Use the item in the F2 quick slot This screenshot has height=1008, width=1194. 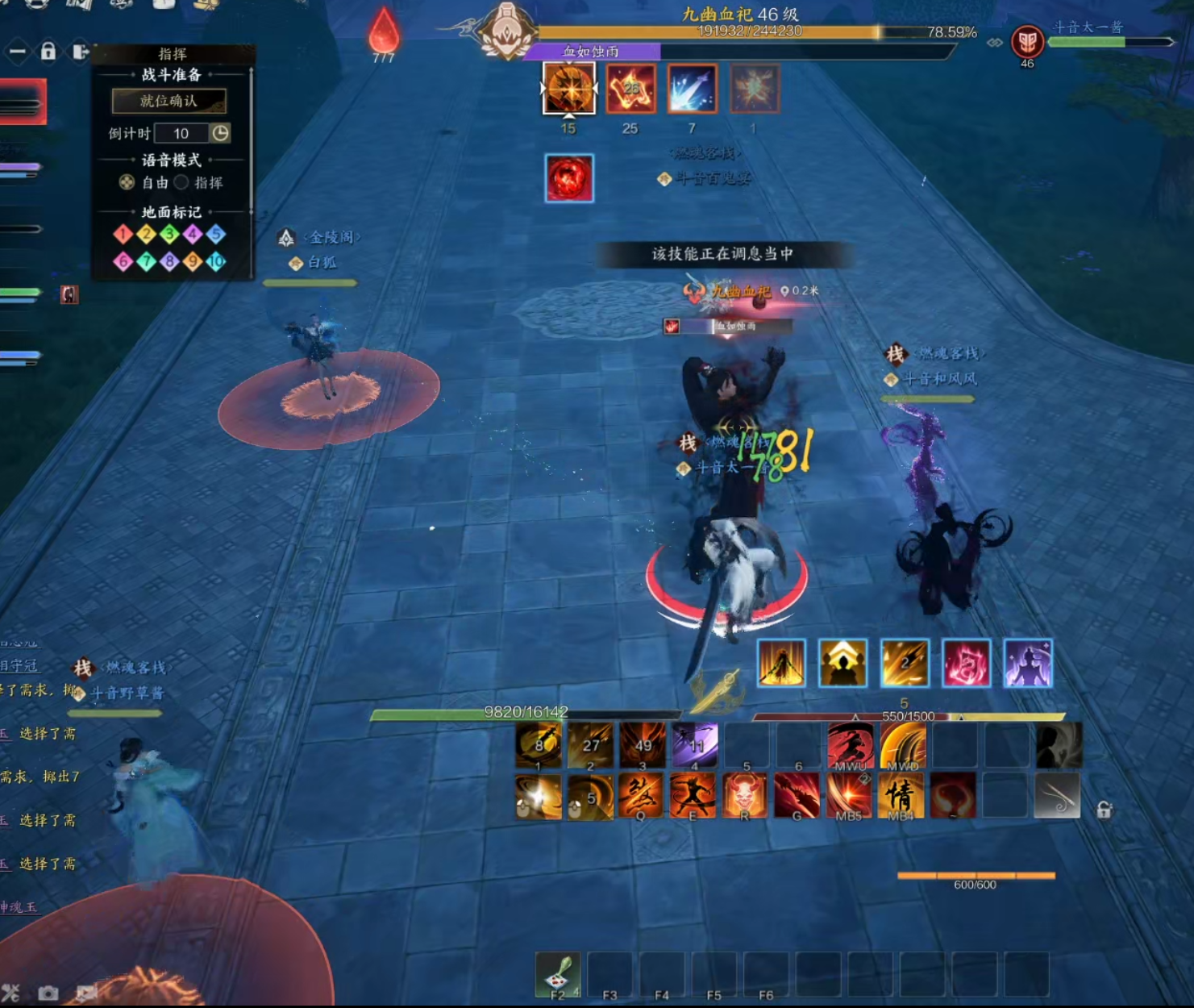pos(558,974)
